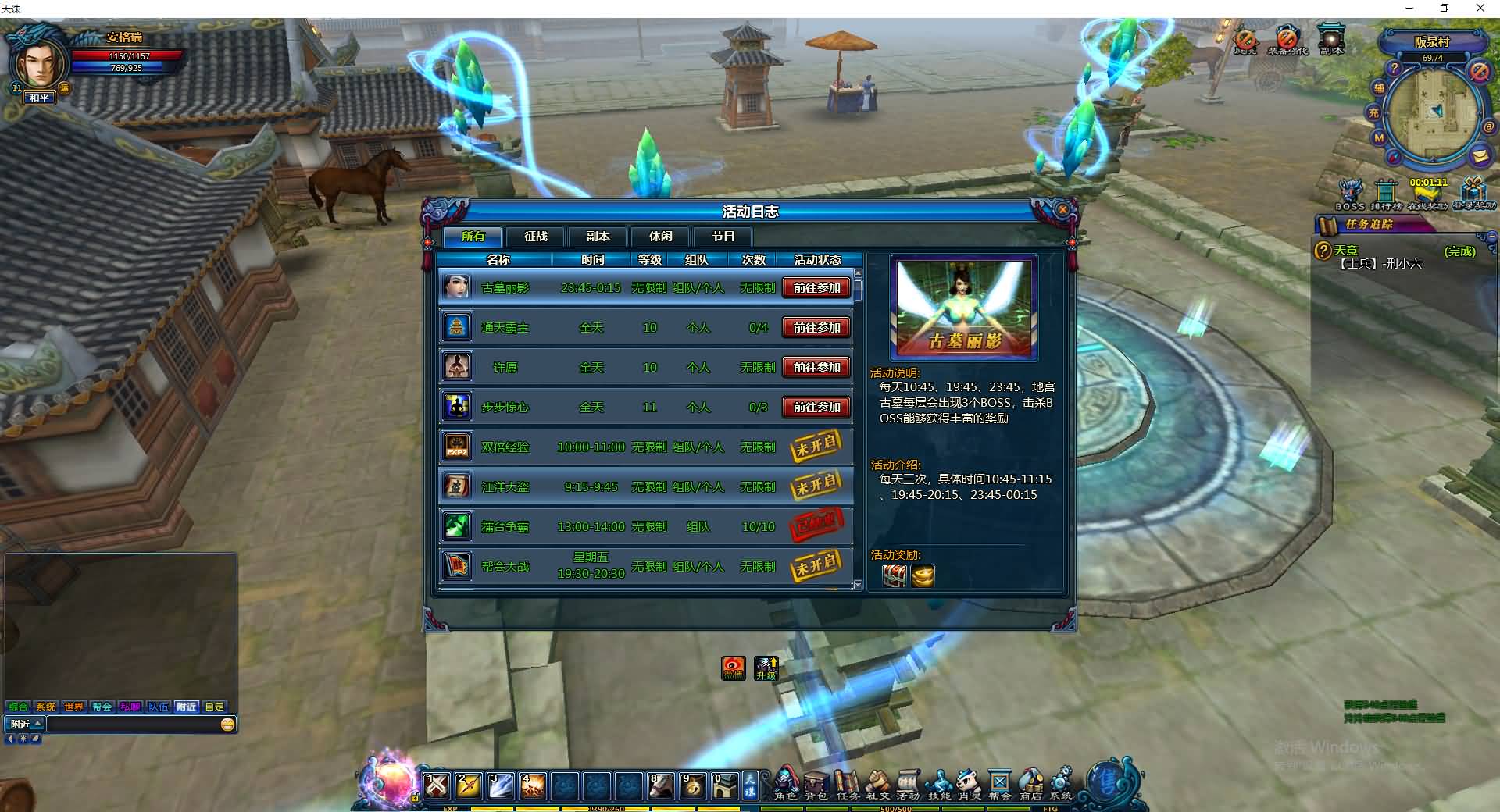Image resolution: width=1500 pixels, height=812 pixels.
Task: Open the 技能 skills menu
Action: [939, 783]
